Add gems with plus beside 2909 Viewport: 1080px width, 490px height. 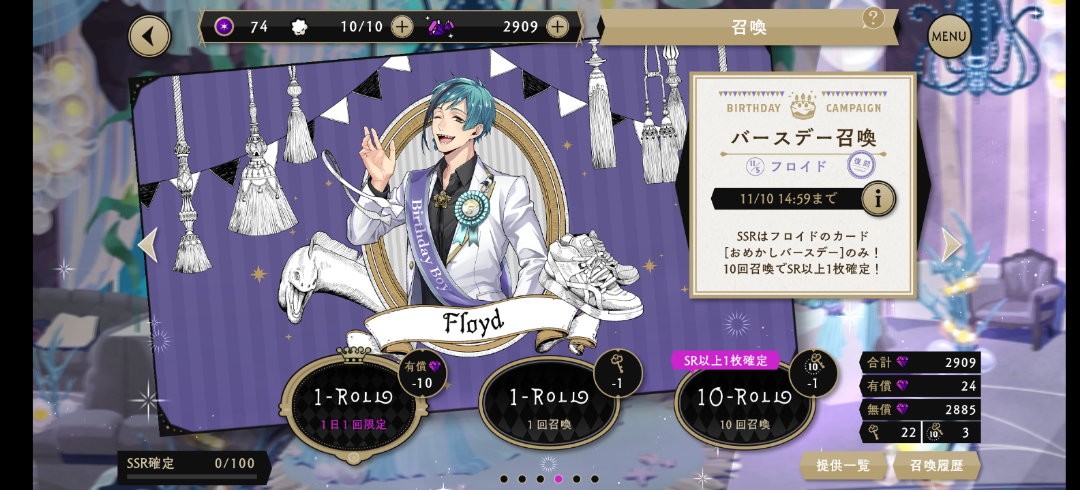(558, 27)
